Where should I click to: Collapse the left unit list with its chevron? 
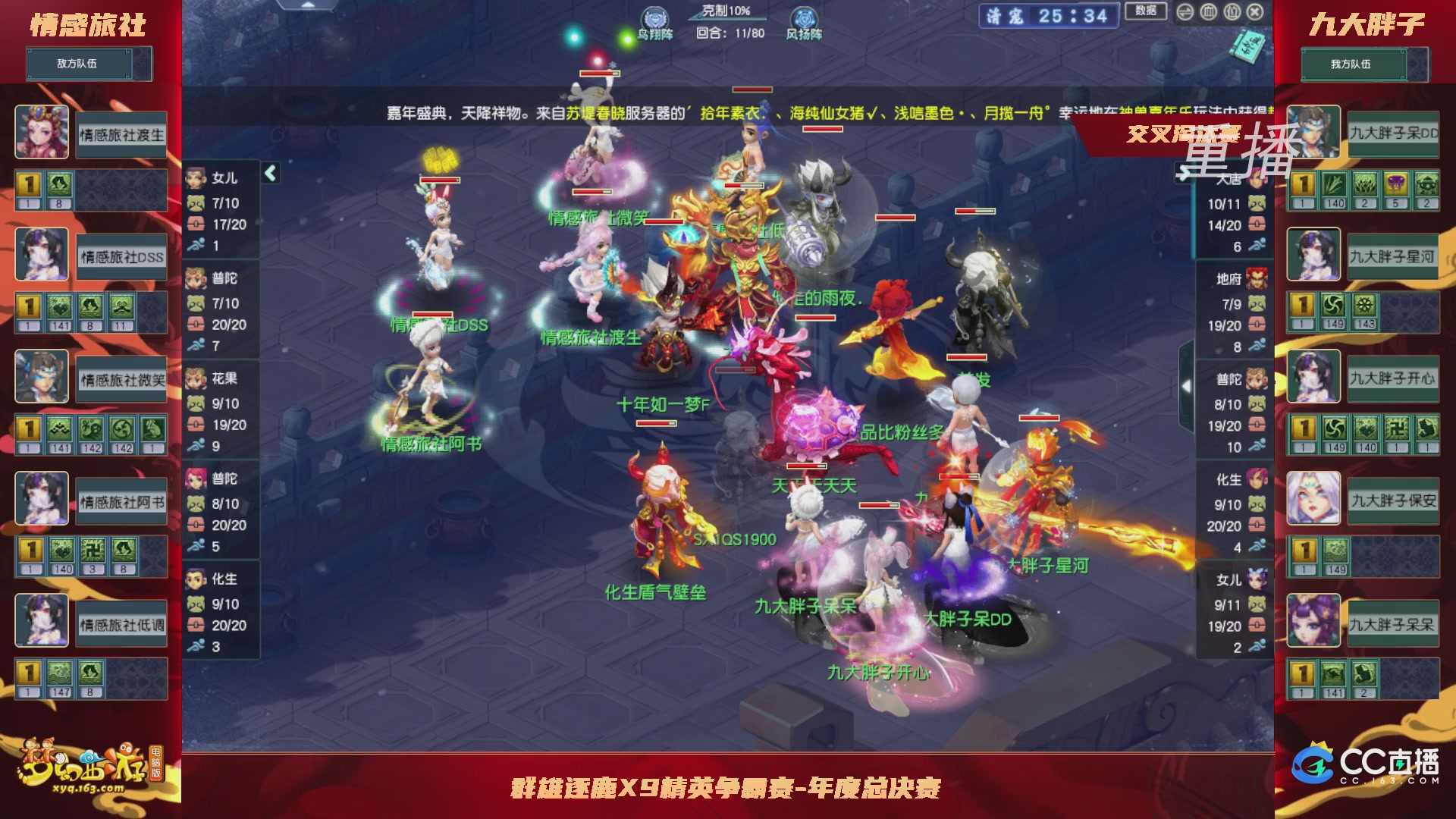(269, 173)
